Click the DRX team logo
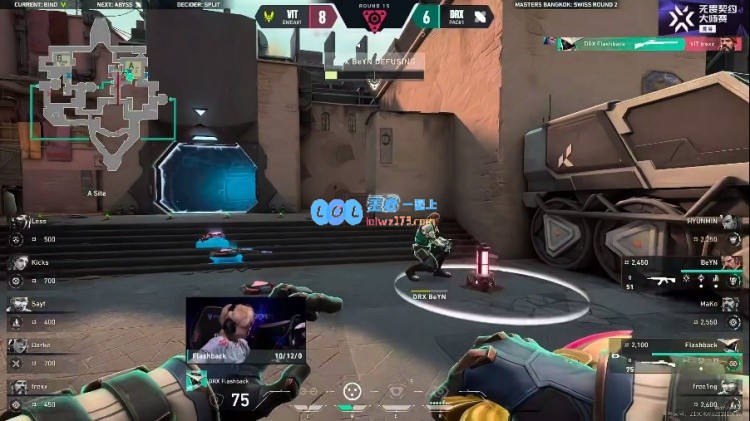750x421 pixels. 479,16
